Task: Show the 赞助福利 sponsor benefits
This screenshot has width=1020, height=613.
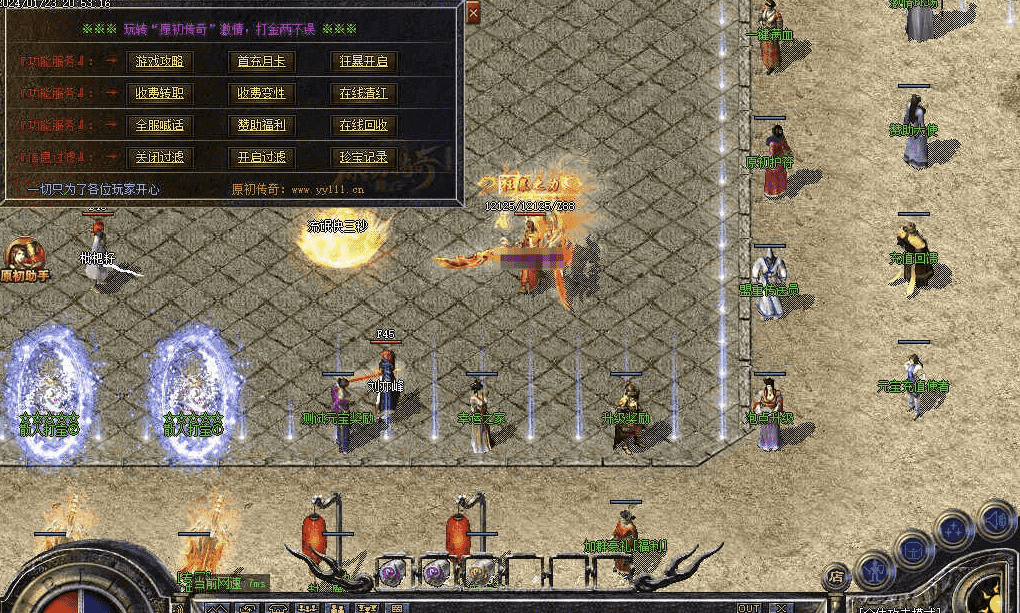Action: (x=261, y=125)
